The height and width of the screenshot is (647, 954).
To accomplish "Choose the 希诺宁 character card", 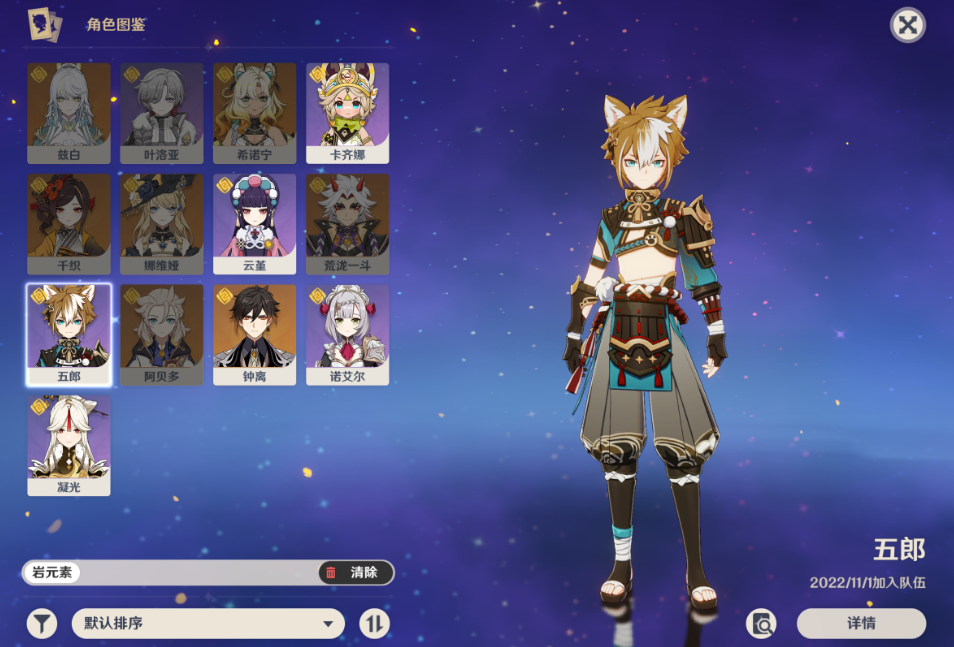I will click(x=255, y=112).
